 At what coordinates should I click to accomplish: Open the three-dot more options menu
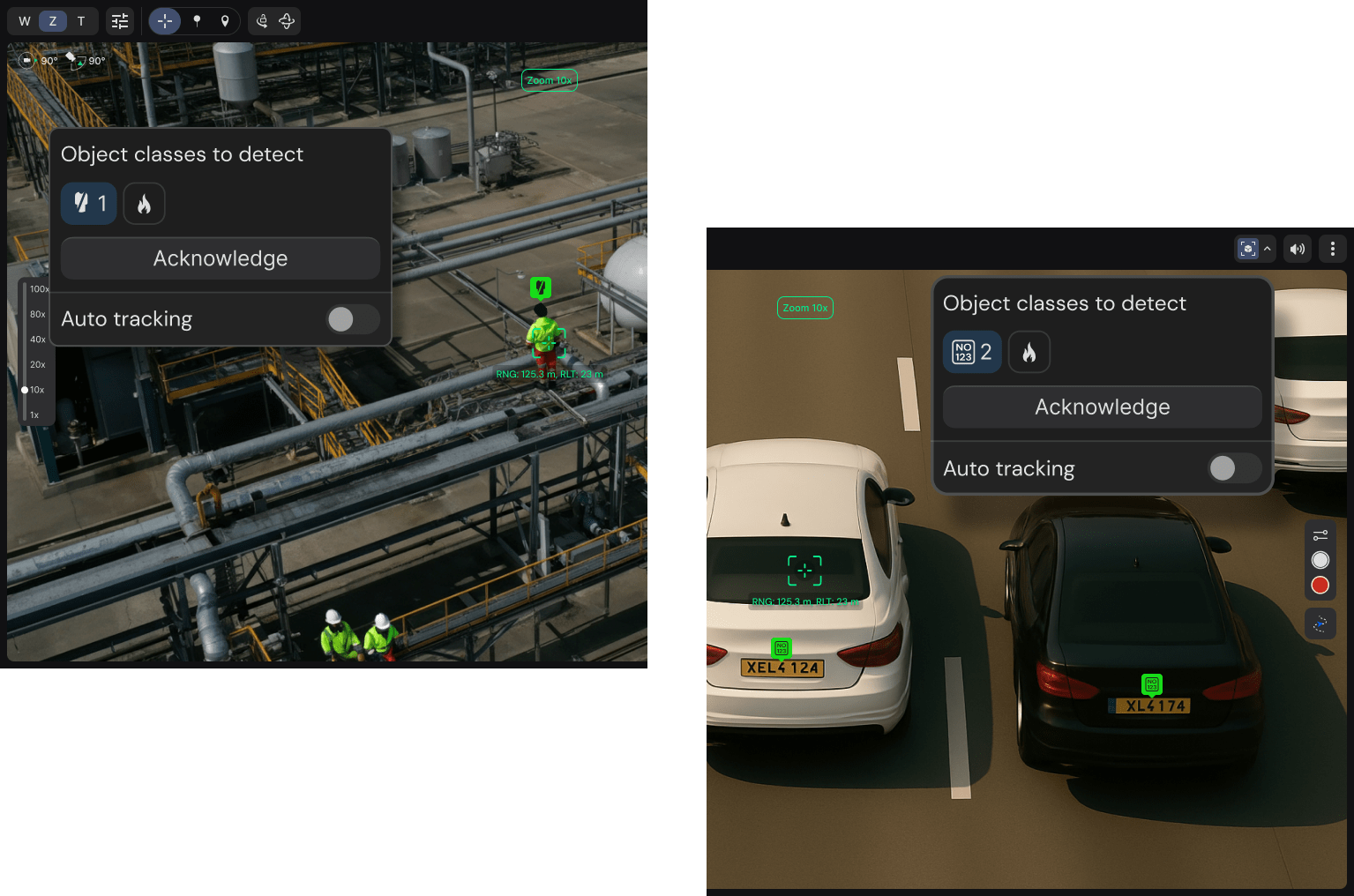pyautogui.click(x=1332, y=249)
